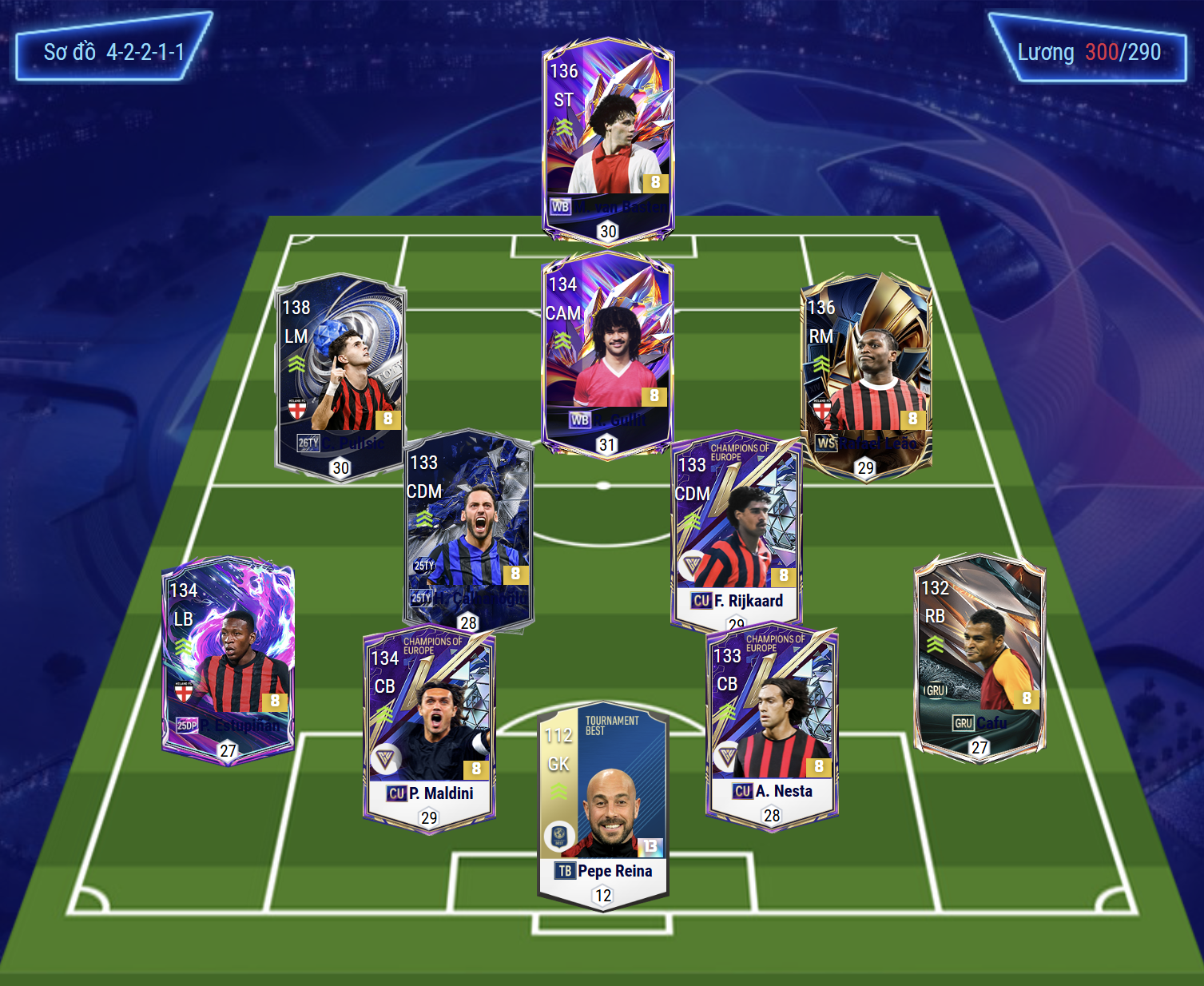
Task: Open the Sơ đồ 4-2-2-1-1 formation selector
Action: coord(113,53)
